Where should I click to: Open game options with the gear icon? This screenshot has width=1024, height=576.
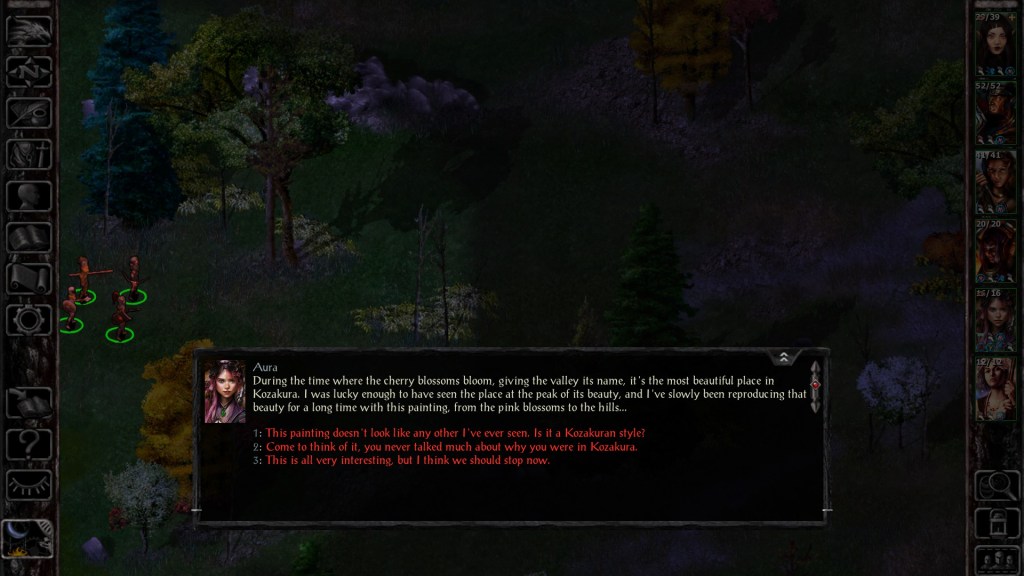pyautogui.click(x=29, y=319)
